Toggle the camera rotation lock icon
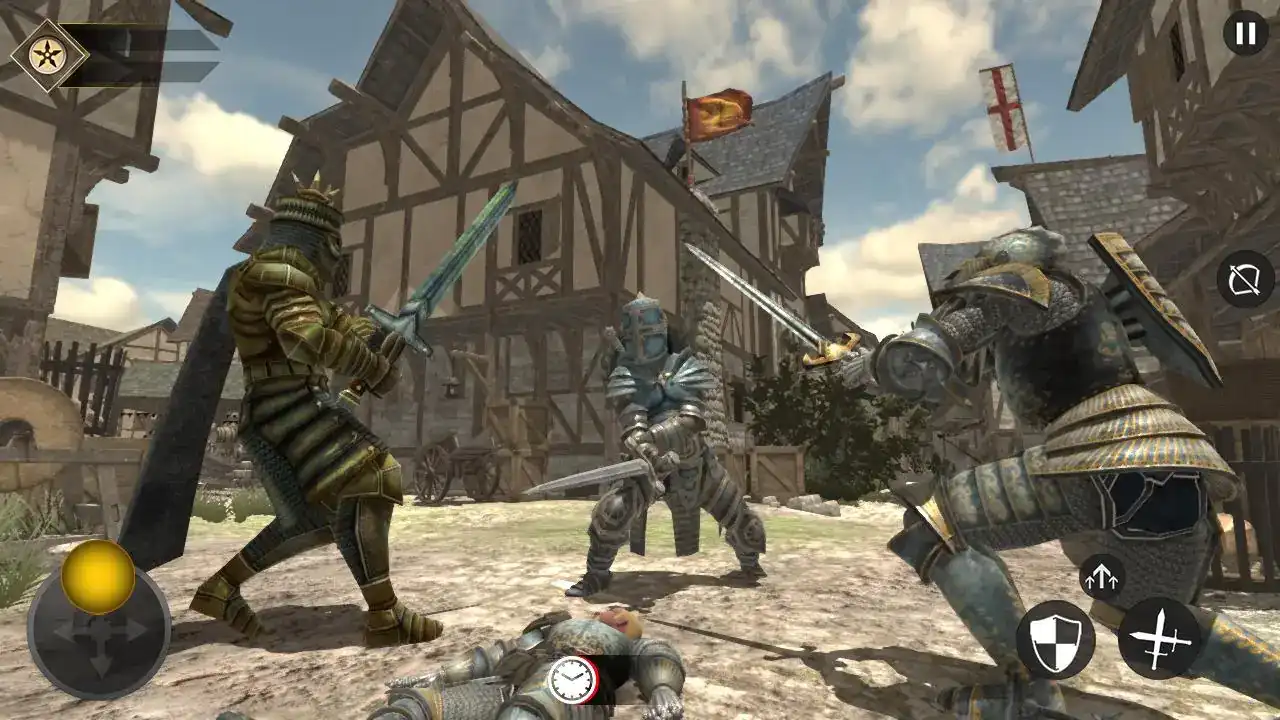 point(1245,279)
